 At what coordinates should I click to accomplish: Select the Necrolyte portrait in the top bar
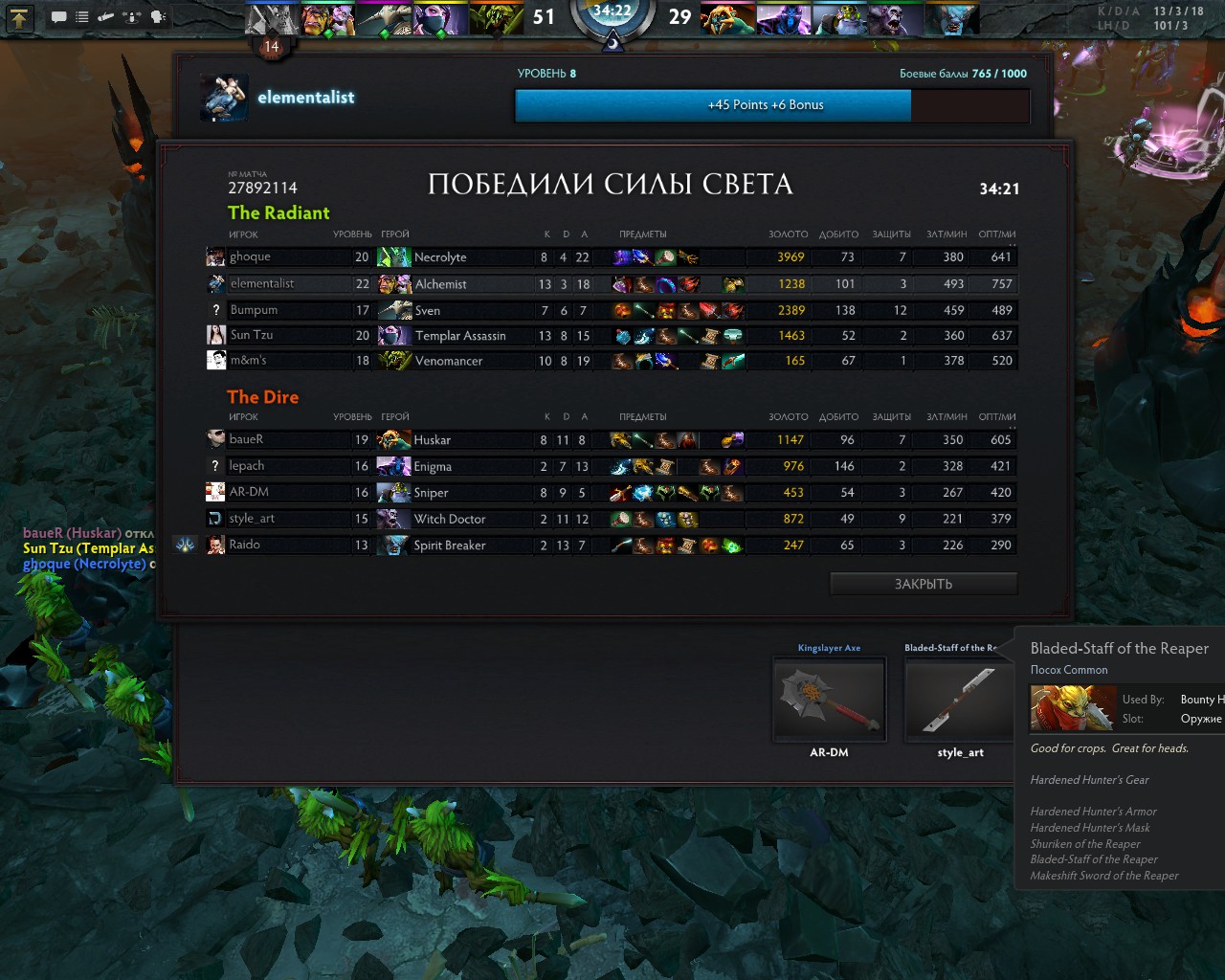click(273, 19)
